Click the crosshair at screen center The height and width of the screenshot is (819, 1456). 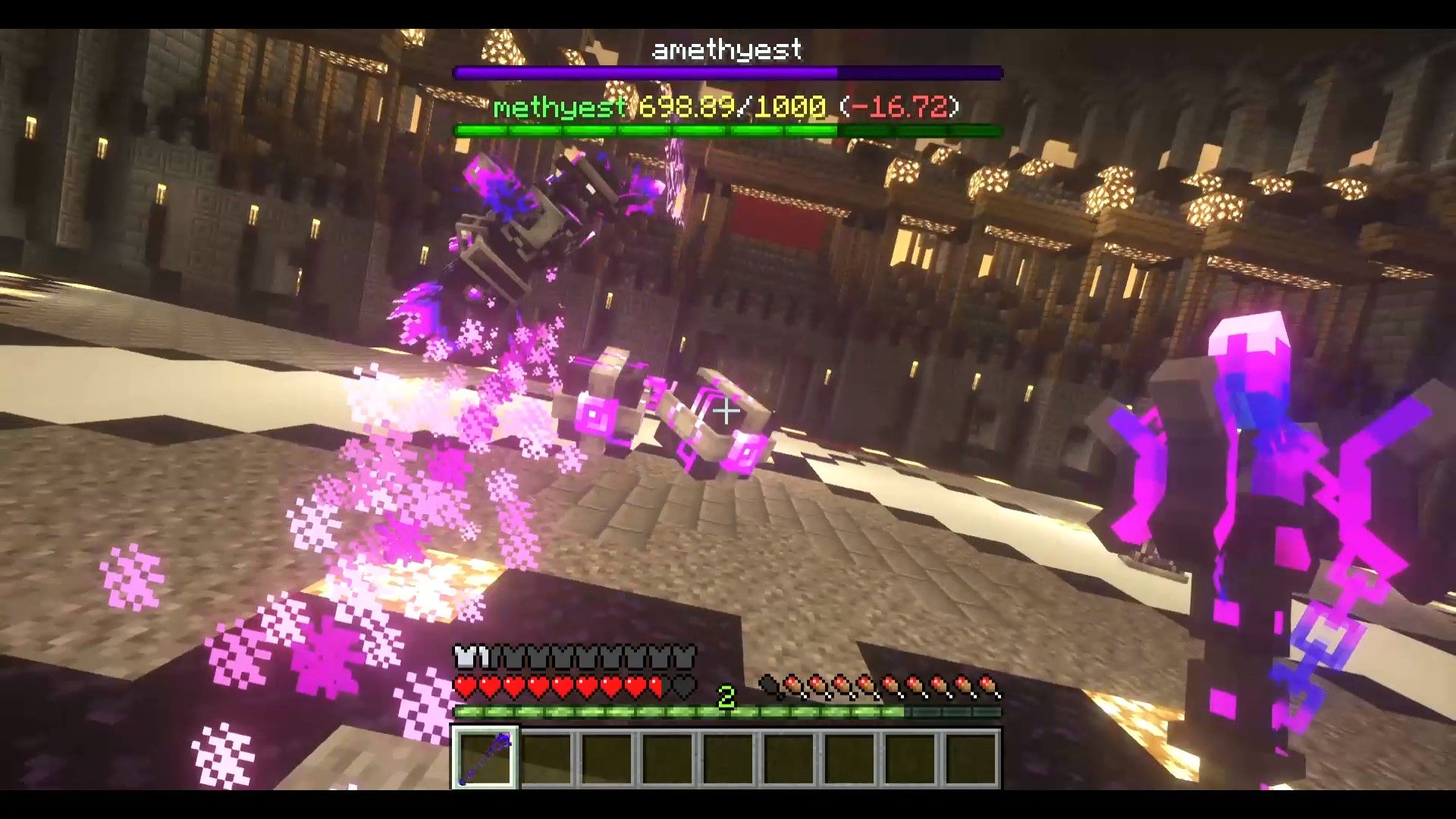pyautogui.click(x=726, y=409)
